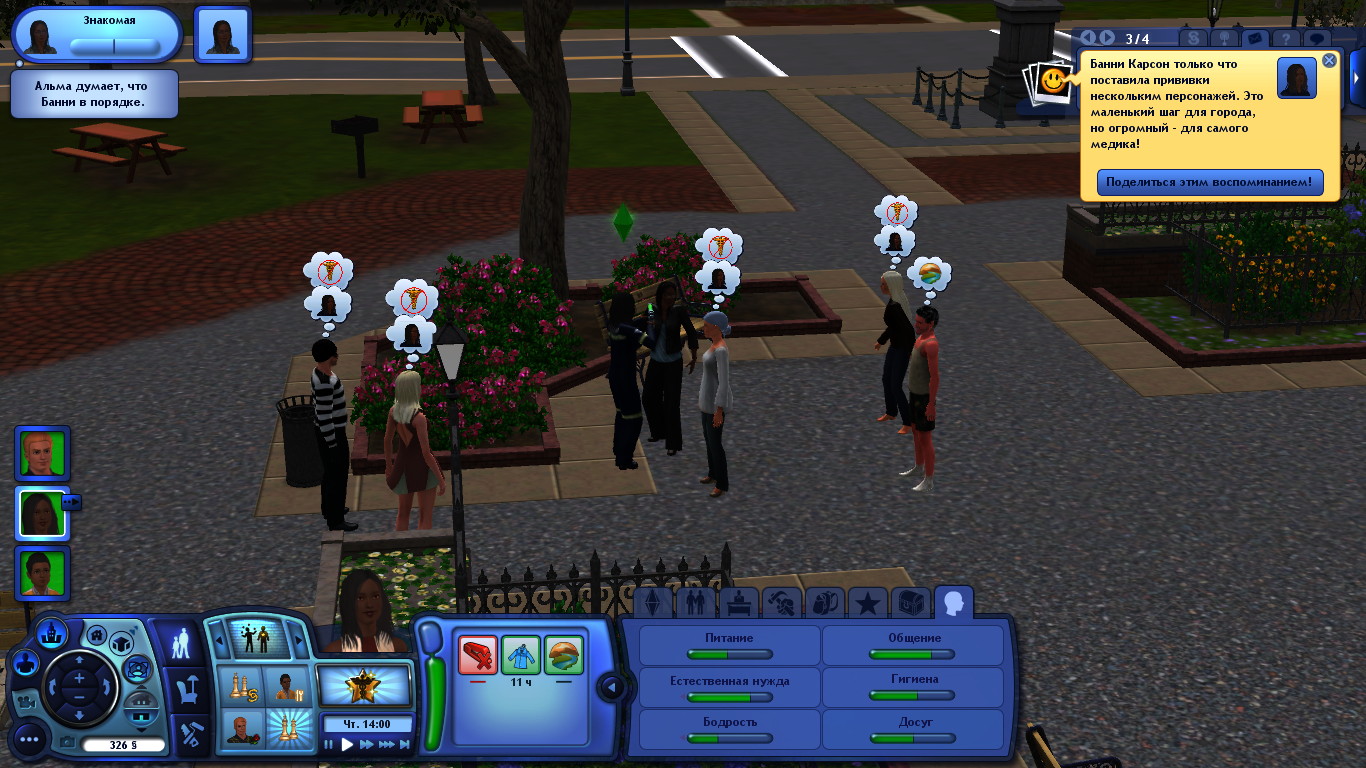The image size is (1366, 768).
Task: Select the red stapler moodlet
Action: click(x=477, y=655)
